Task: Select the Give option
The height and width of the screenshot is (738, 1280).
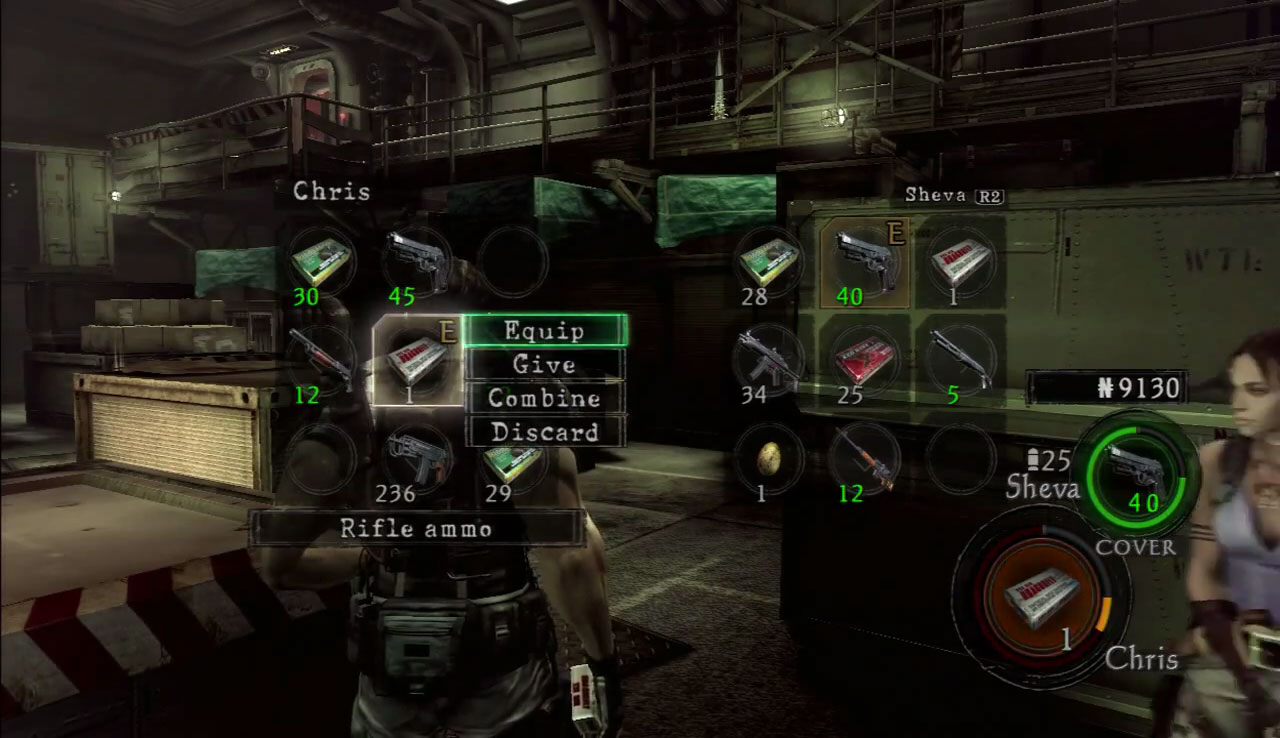Action: click(x=545, y=365)
